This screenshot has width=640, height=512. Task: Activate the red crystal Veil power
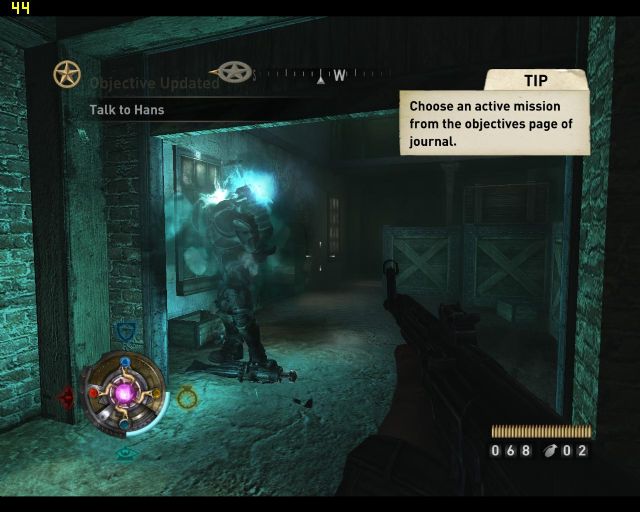[67, 397]
